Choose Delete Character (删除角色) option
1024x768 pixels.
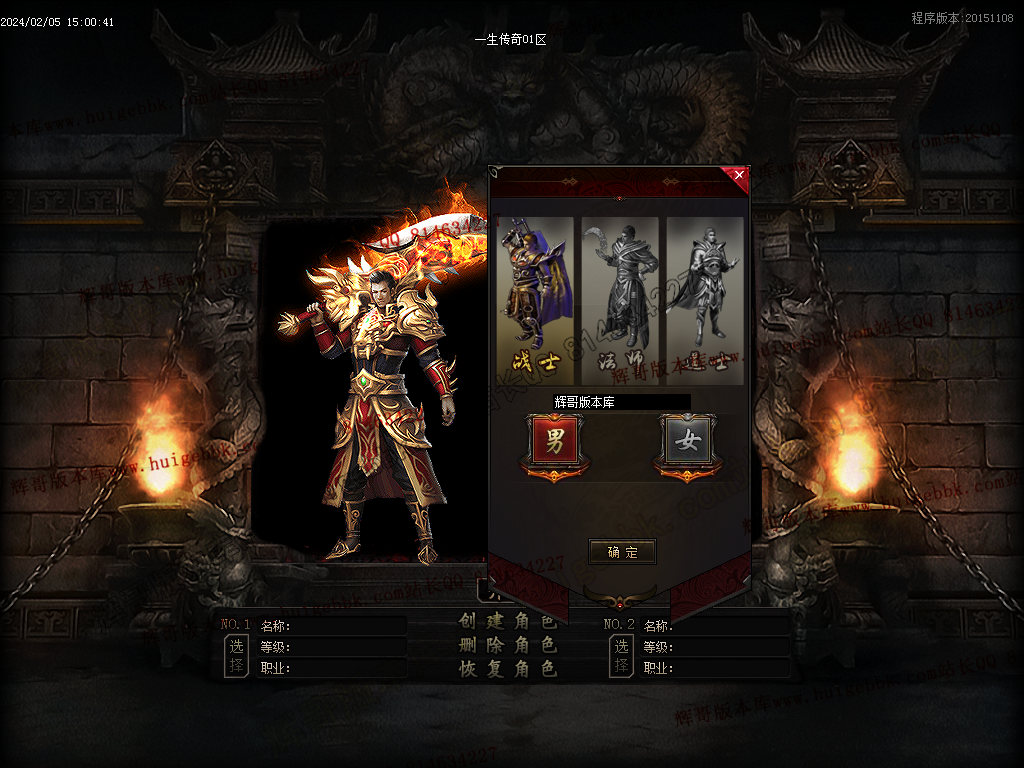[507, 645]
